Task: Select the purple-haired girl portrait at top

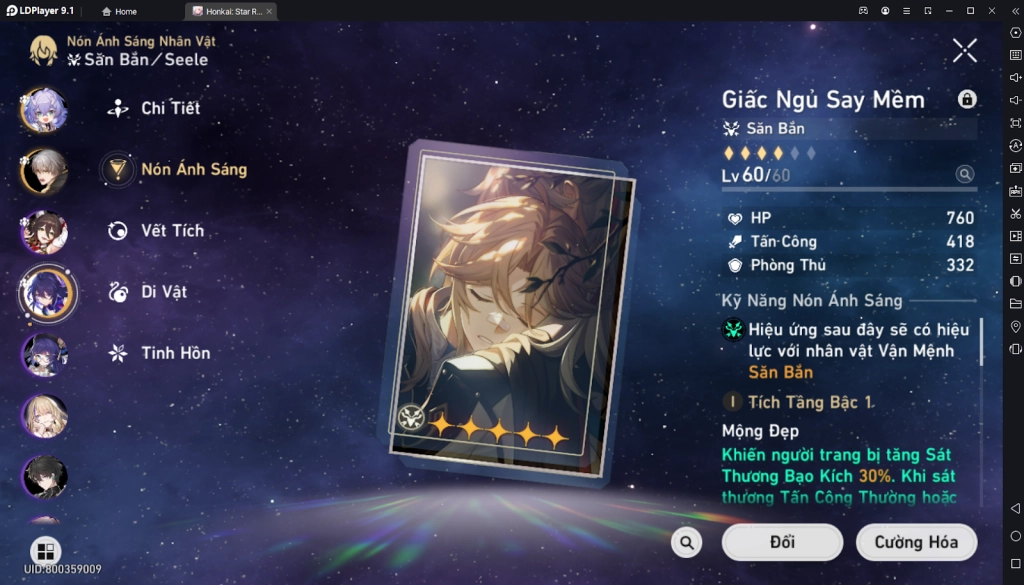Action: pyautogui.click(x=44, y=110)
